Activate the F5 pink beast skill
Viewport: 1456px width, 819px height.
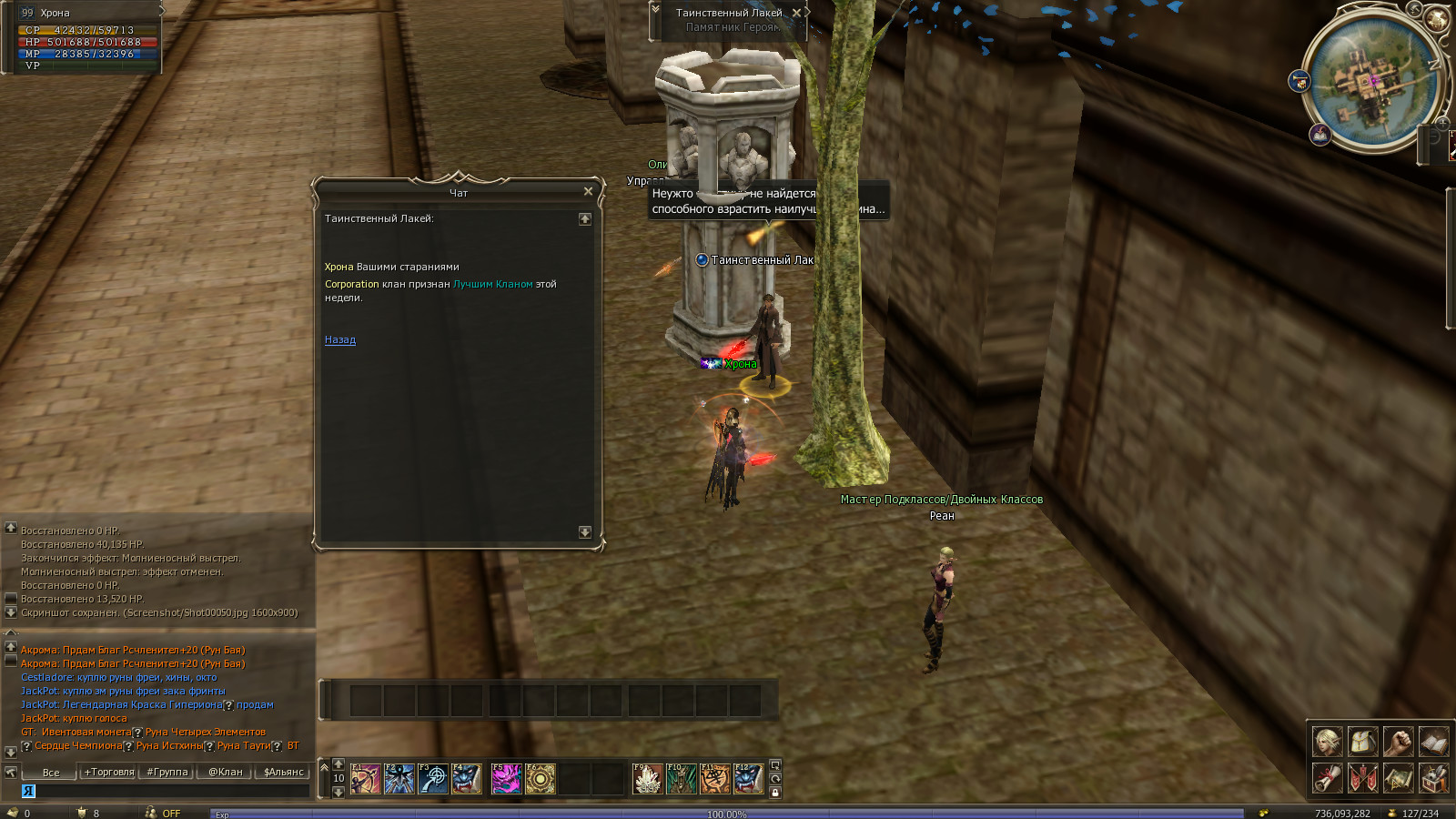pyautogui.click(x=506, y=779)
